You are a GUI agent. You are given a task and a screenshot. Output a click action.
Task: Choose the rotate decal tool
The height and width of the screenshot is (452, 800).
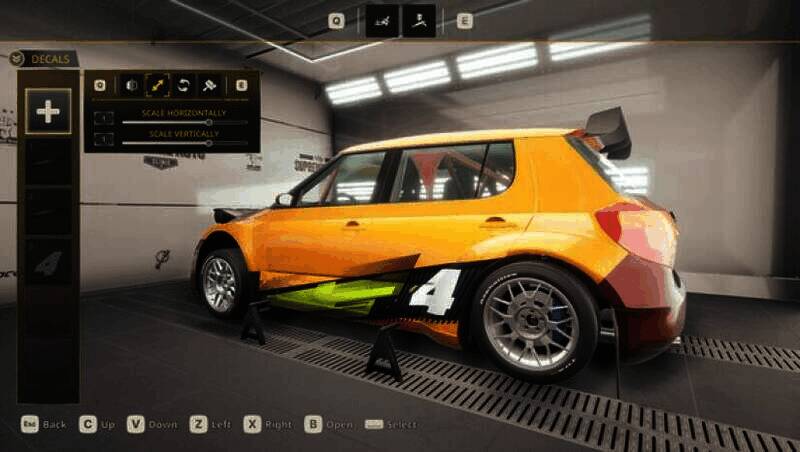click(184, 85)
